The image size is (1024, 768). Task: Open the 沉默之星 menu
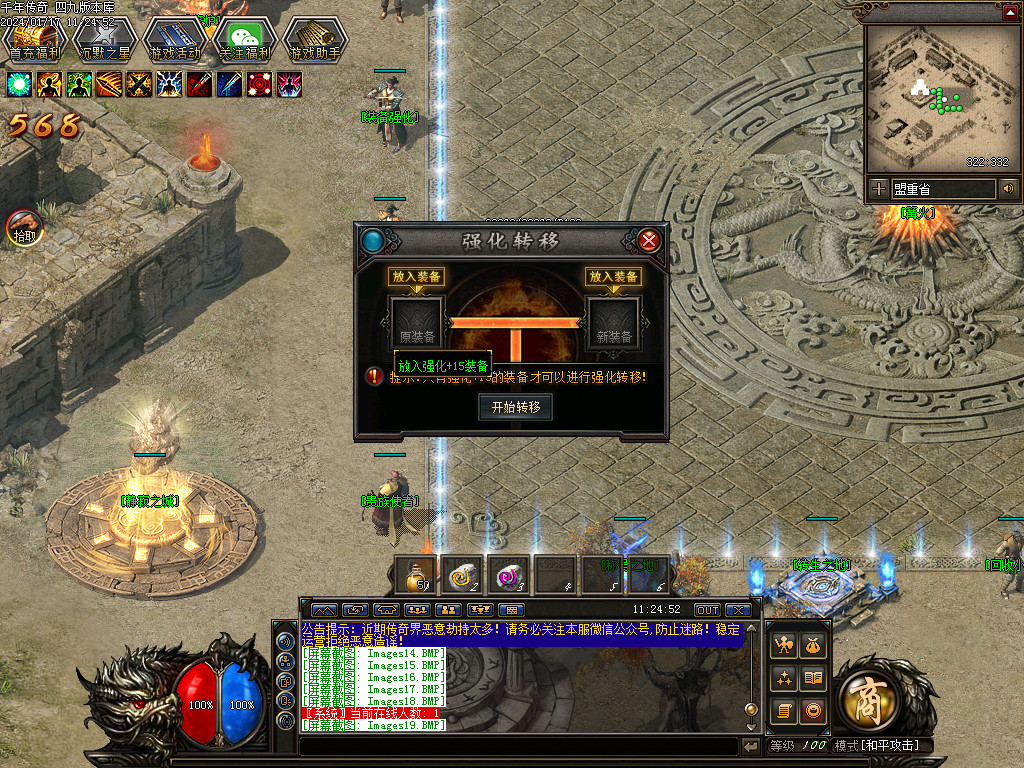tap(105, 40)
